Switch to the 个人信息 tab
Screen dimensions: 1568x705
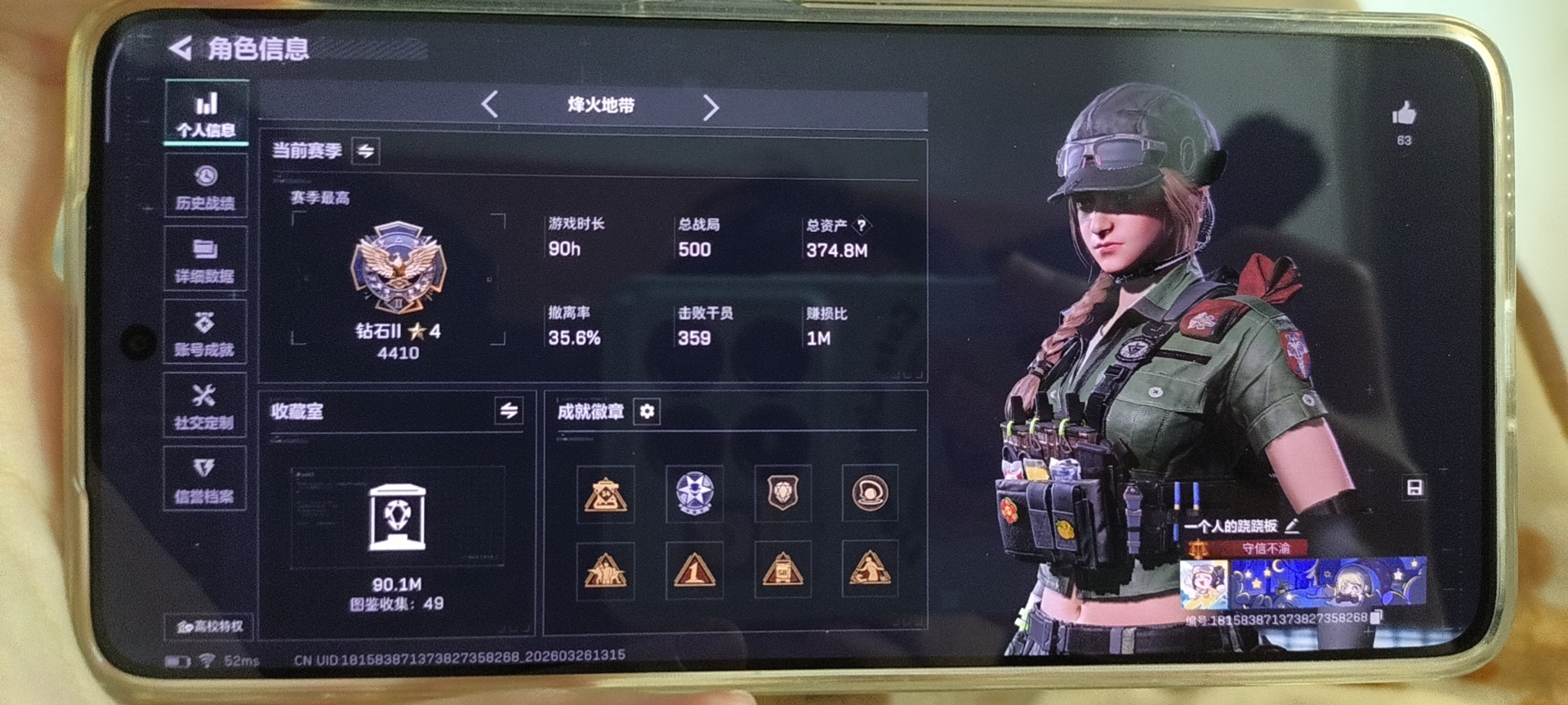pyautogui.click(x=206, y=114)
